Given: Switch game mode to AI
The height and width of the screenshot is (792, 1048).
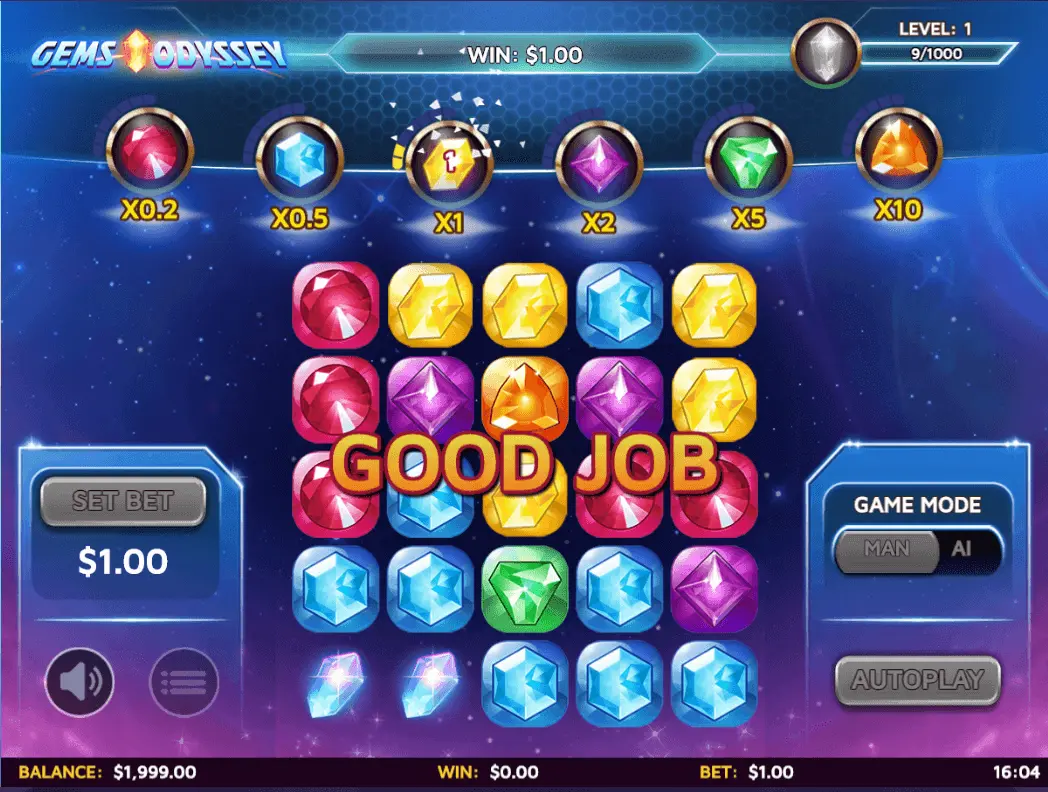Looking at the screenshot, I should [x=963, y=550].
